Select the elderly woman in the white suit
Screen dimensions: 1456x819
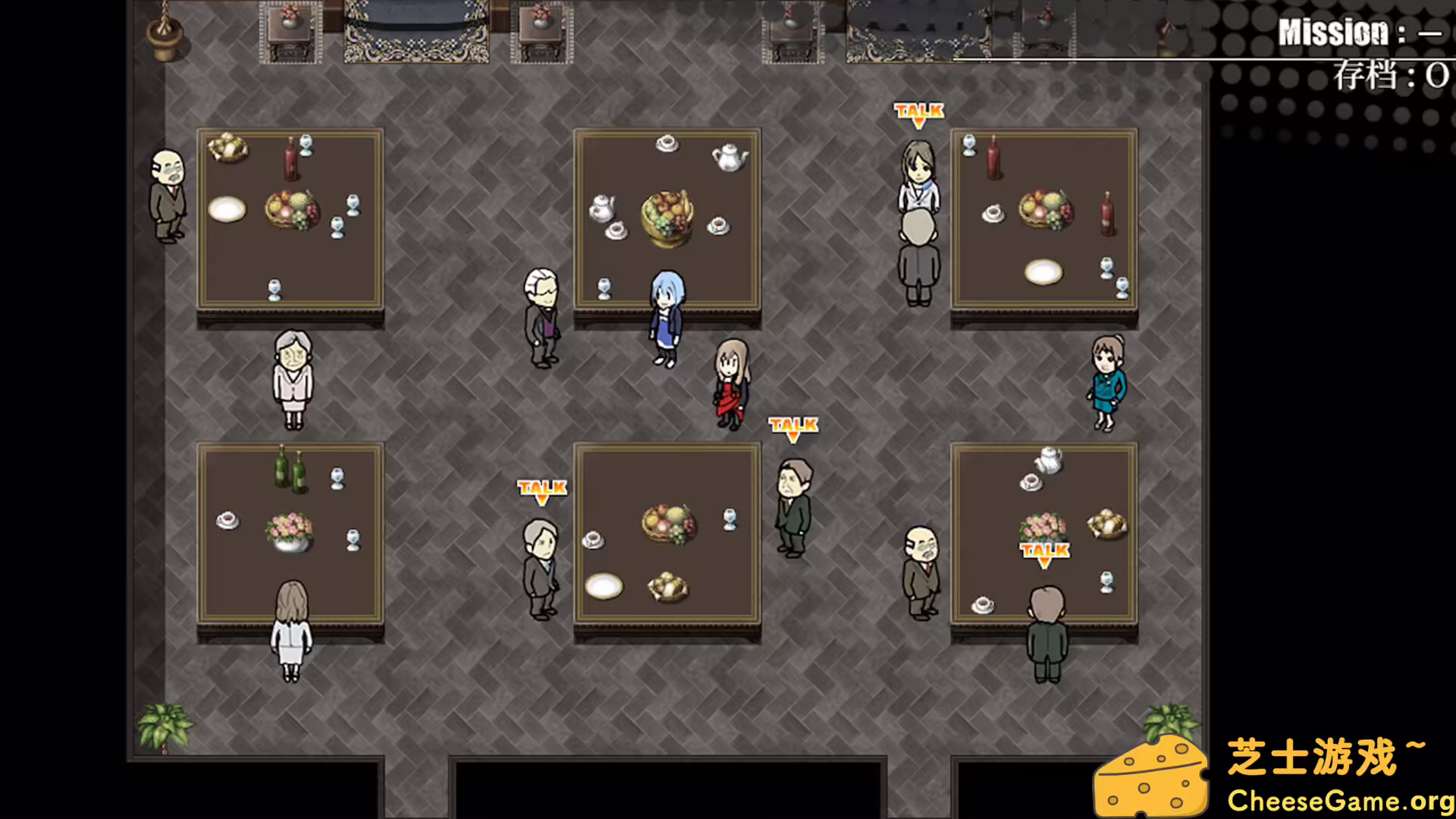tap(294, 379)
